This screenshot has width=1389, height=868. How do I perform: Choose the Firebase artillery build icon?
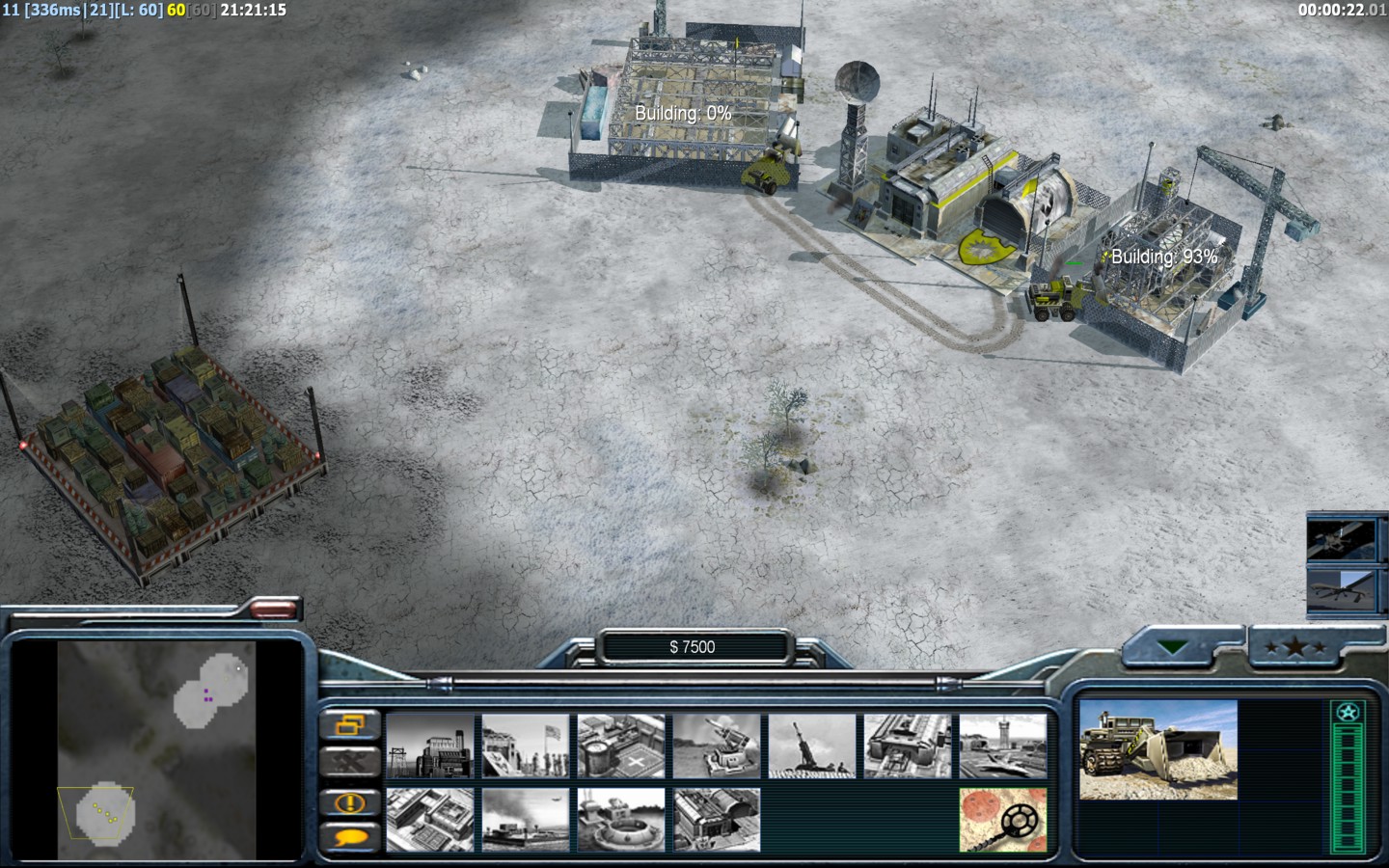pos(812,746)
